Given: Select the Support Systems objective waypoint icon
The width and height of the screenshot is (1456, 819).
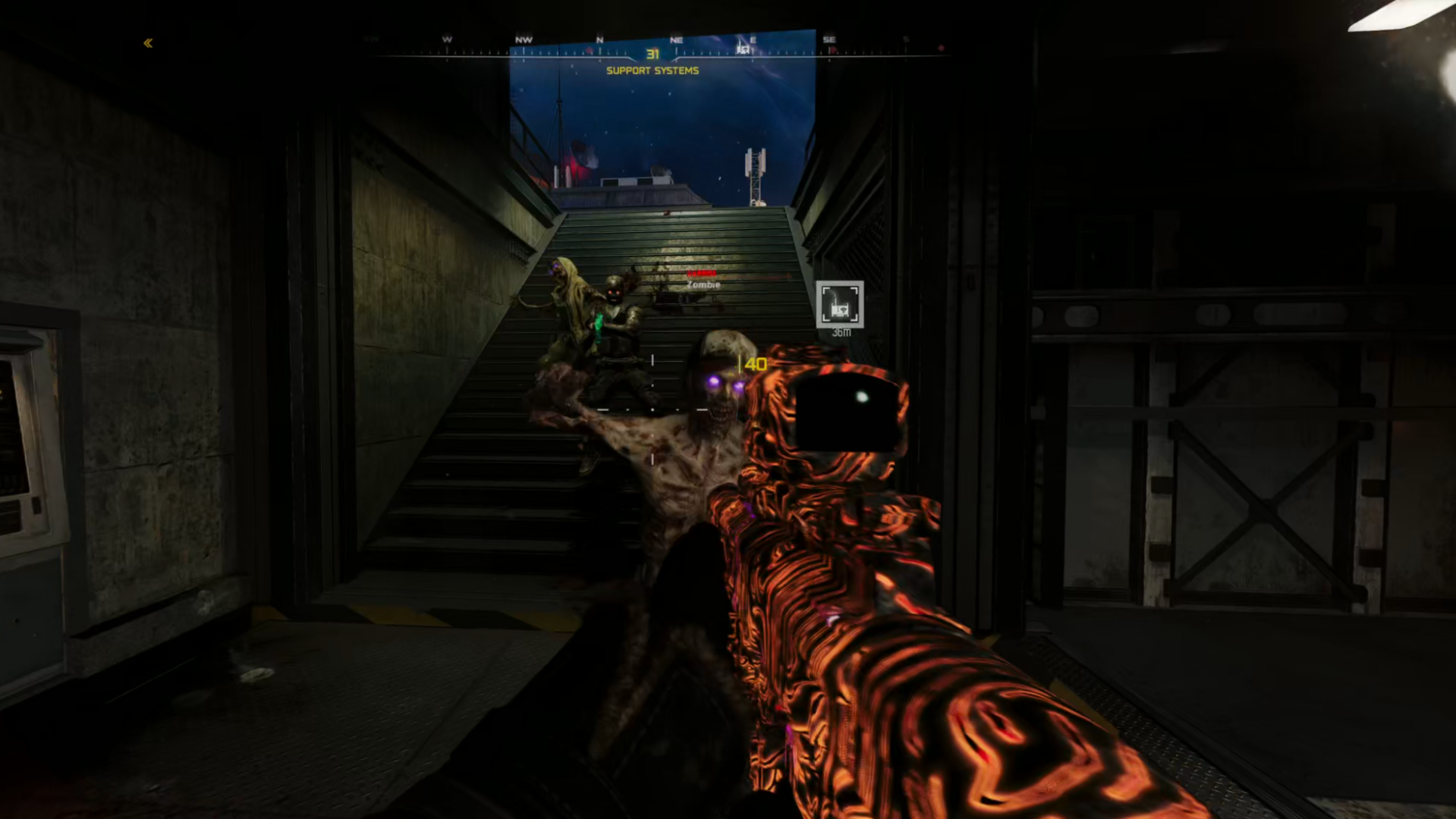Looking at the screenshot, I should pos(839,303).
